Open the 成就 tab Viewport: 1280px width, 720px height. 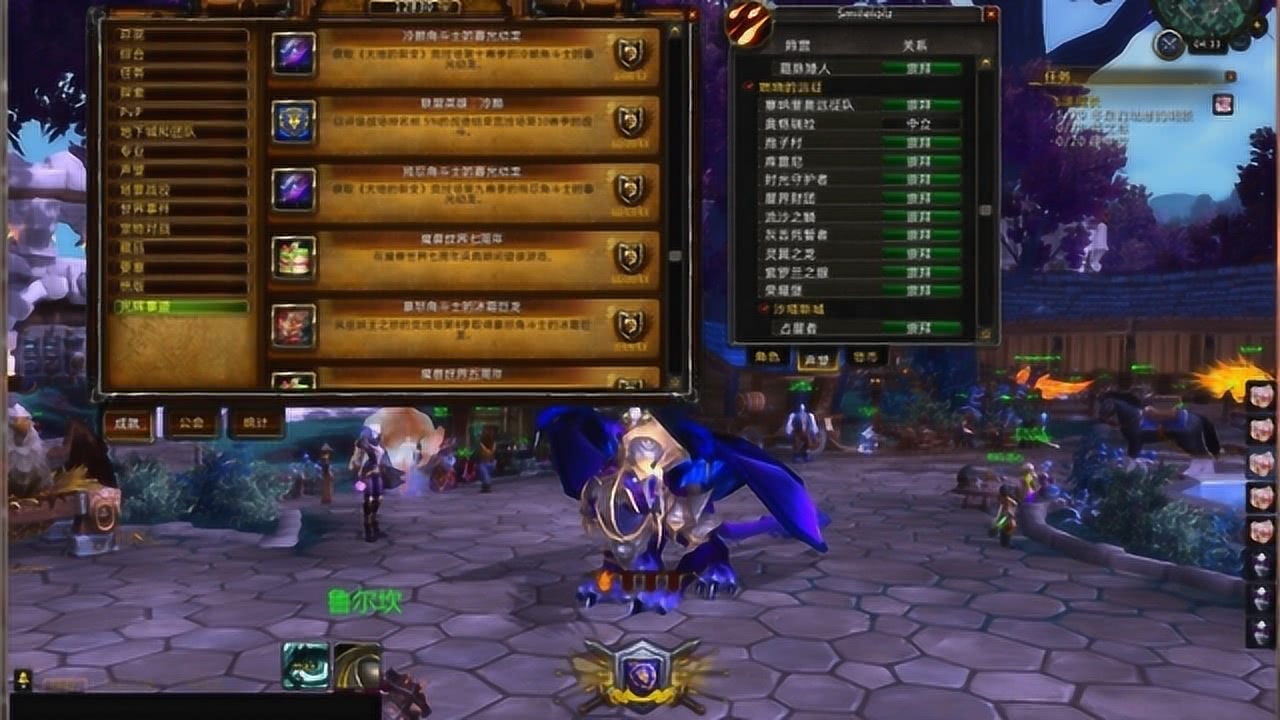(128, 423)
